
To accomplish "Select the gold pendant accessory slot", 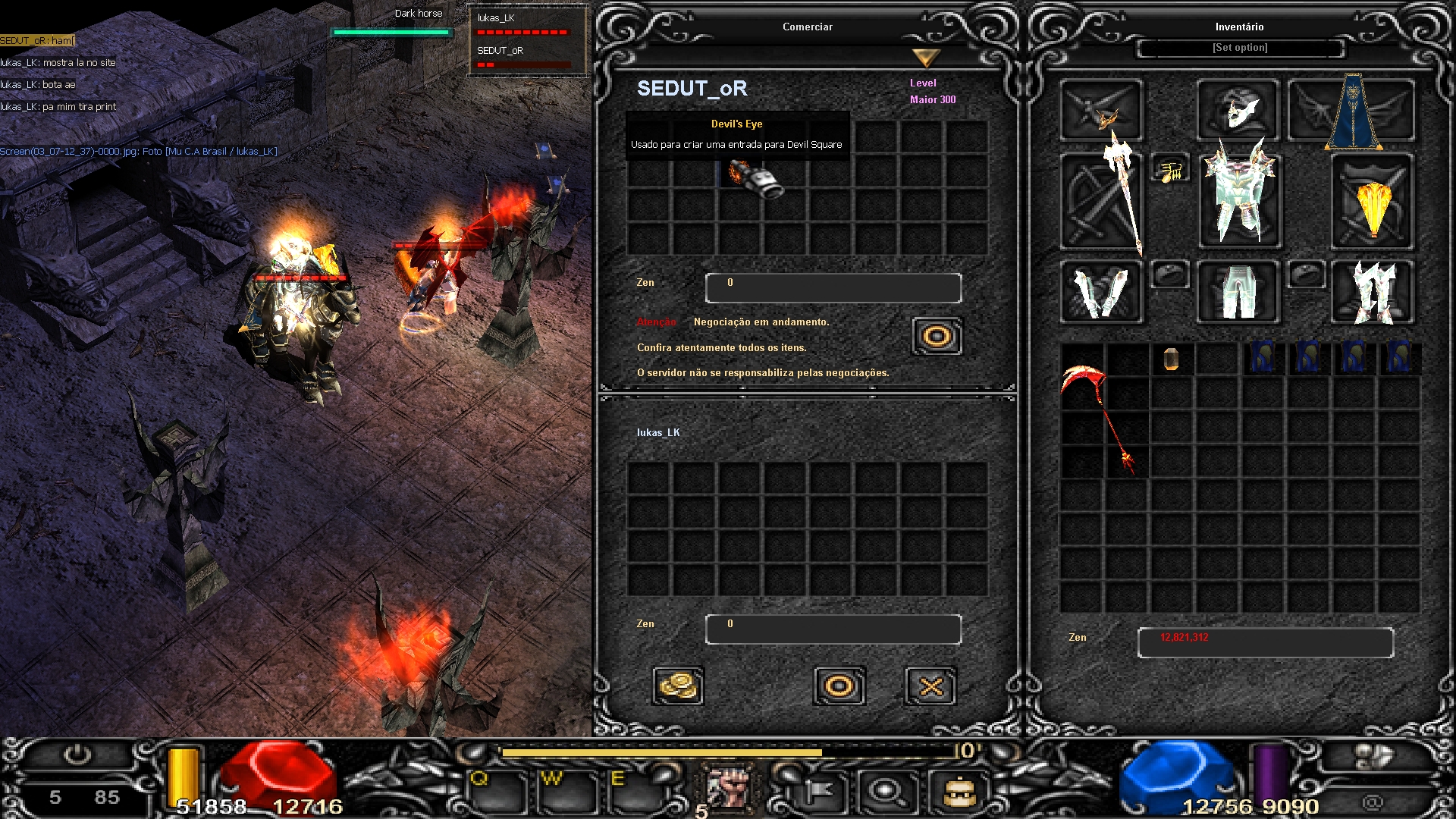I will pyautogui.click(x=1171, y=171).
